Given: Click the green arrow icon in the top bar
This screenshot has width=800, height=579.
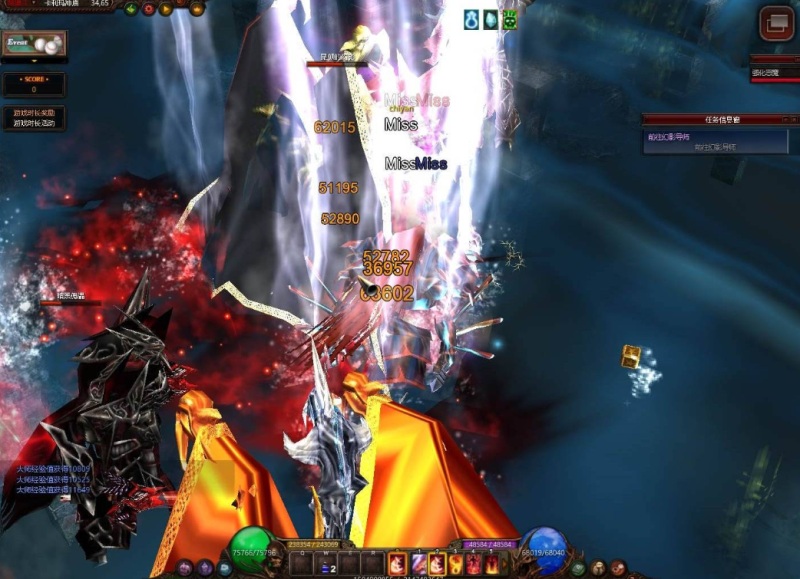Looking at the screenshot, I should [131, 9].
